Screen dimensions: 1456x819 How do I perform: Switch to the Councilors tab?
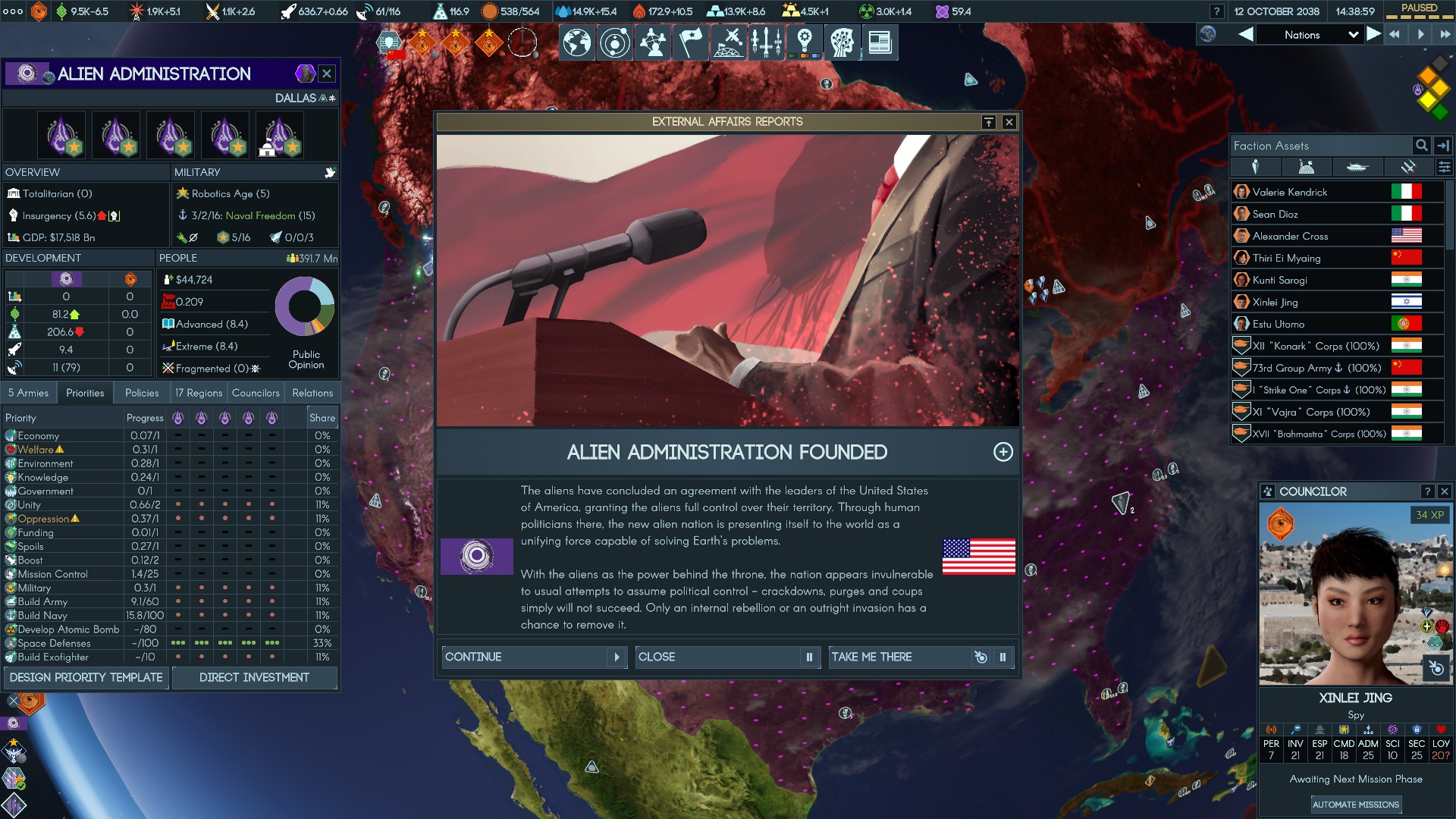tap(256, 393)
